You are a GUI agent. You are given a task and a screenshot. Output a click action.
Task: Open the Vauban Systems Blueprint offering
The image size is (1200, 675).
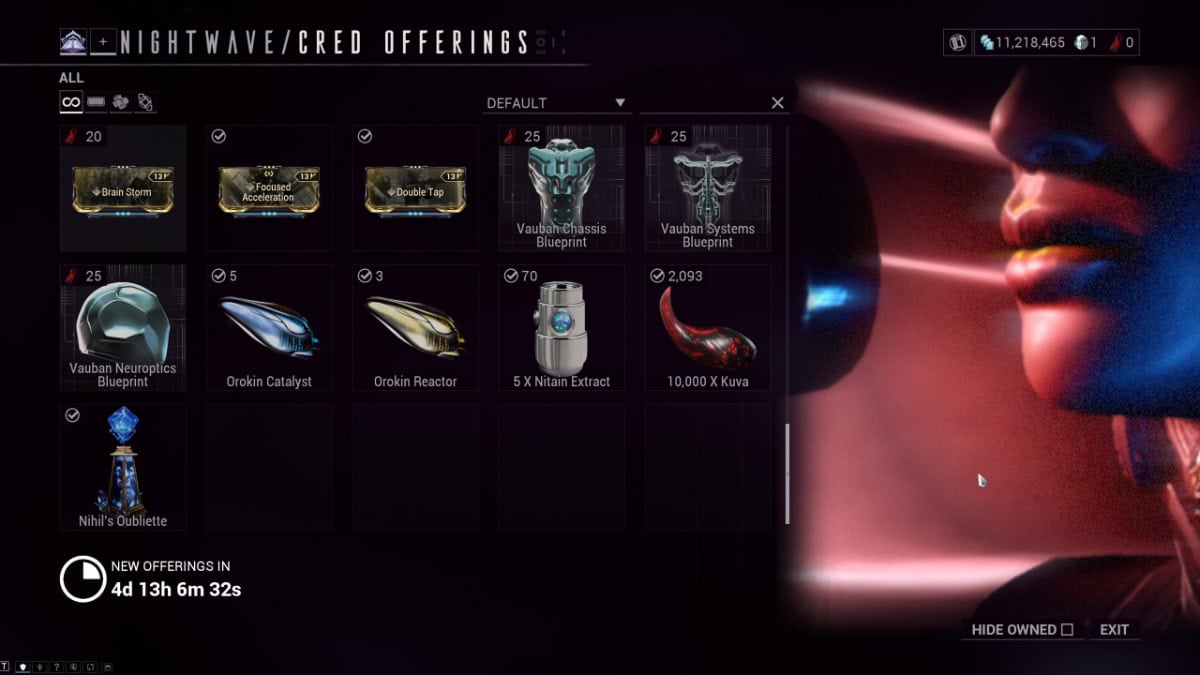pos(707,188)
